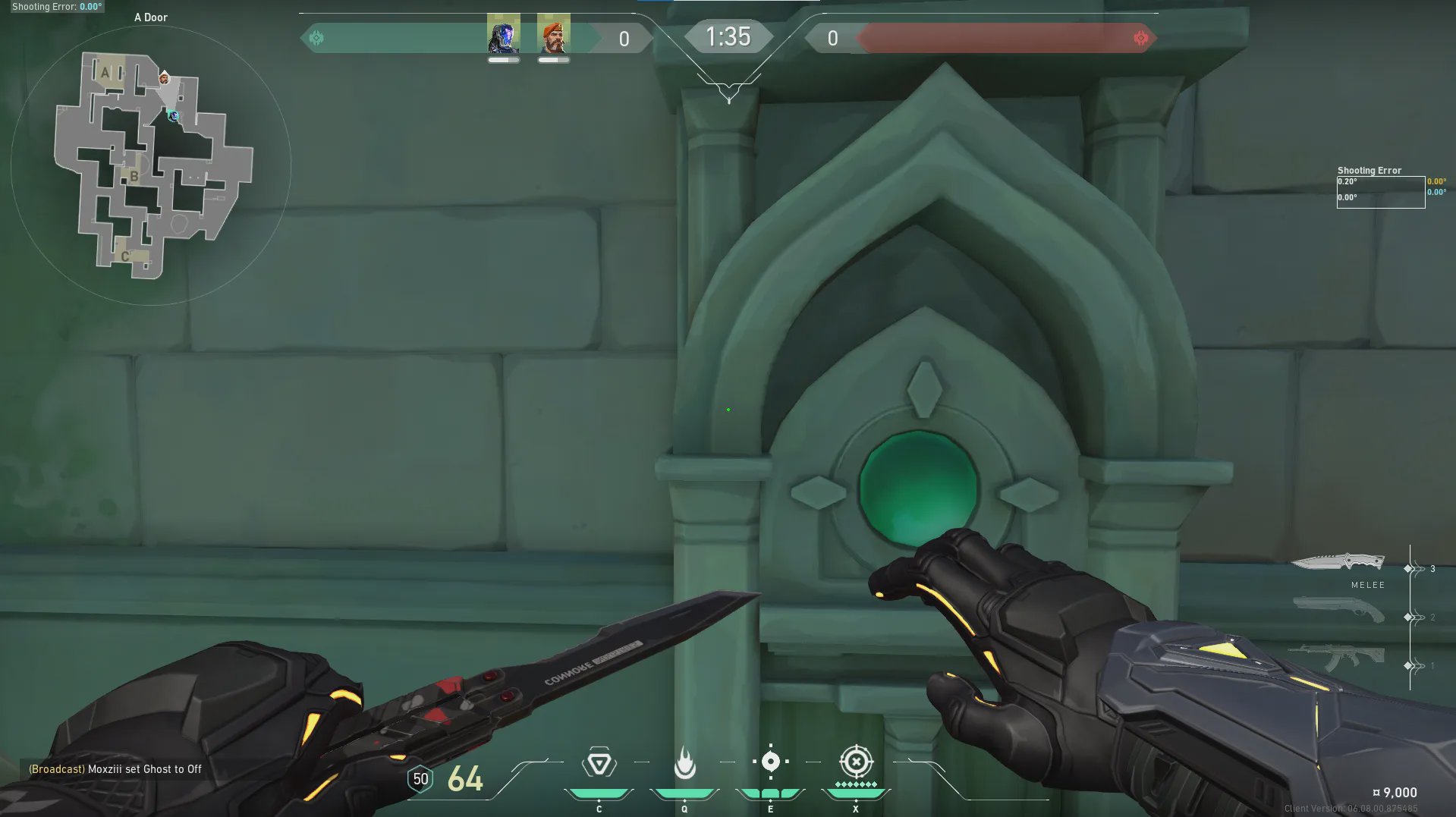This screenshot has width=1456, height=817.
Task: Select the KAY/O agent portrait
Action: tap(504, 35)
